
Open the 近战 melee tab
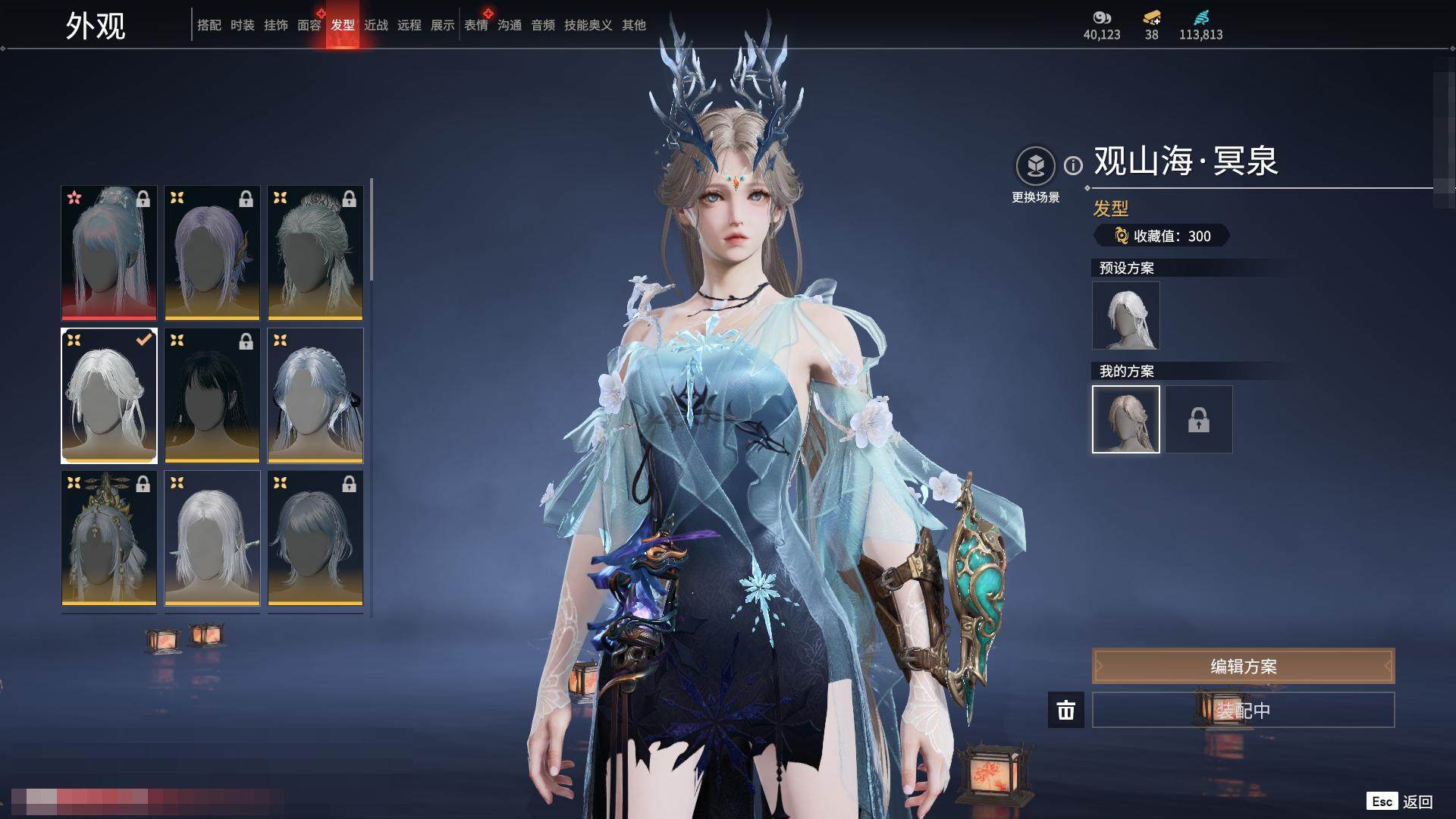pos(375,25)
